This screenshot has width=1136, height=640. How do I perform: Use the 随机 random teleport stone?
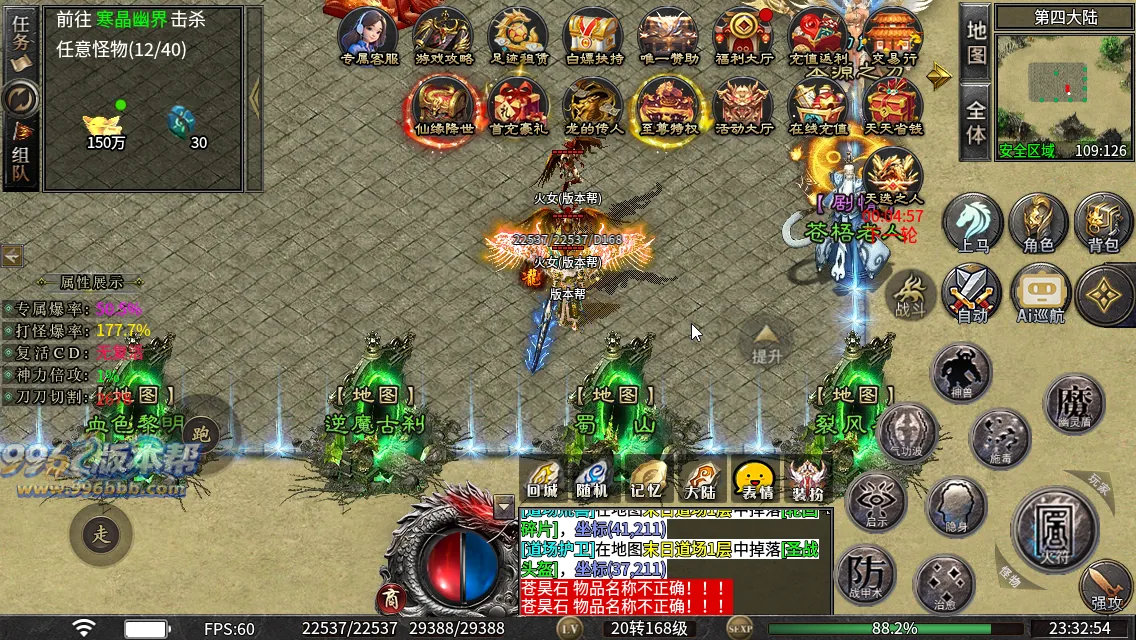pos(592,479)
